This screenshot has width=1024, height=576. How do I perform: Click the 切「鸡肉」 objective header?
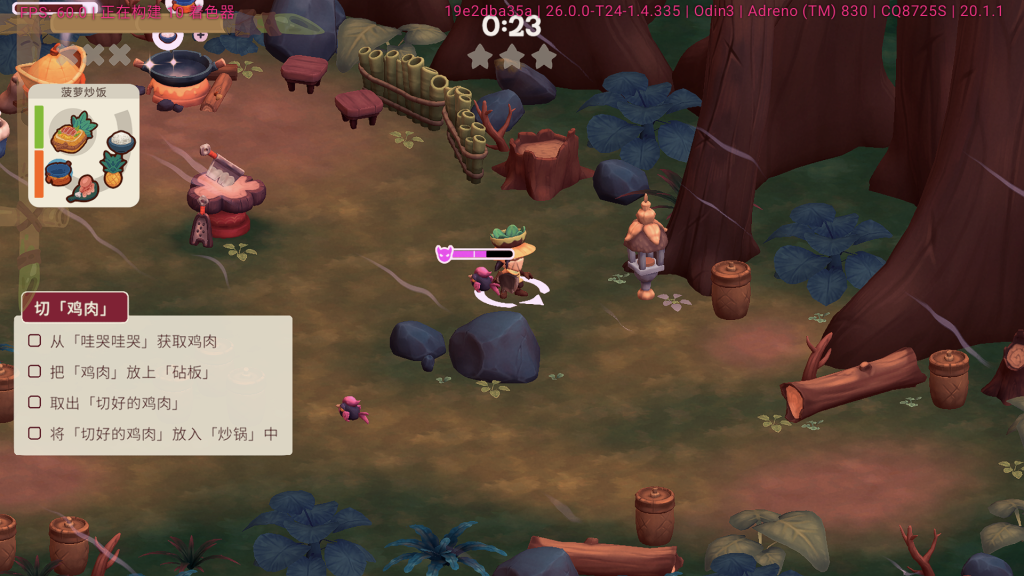tap(71, 308)
